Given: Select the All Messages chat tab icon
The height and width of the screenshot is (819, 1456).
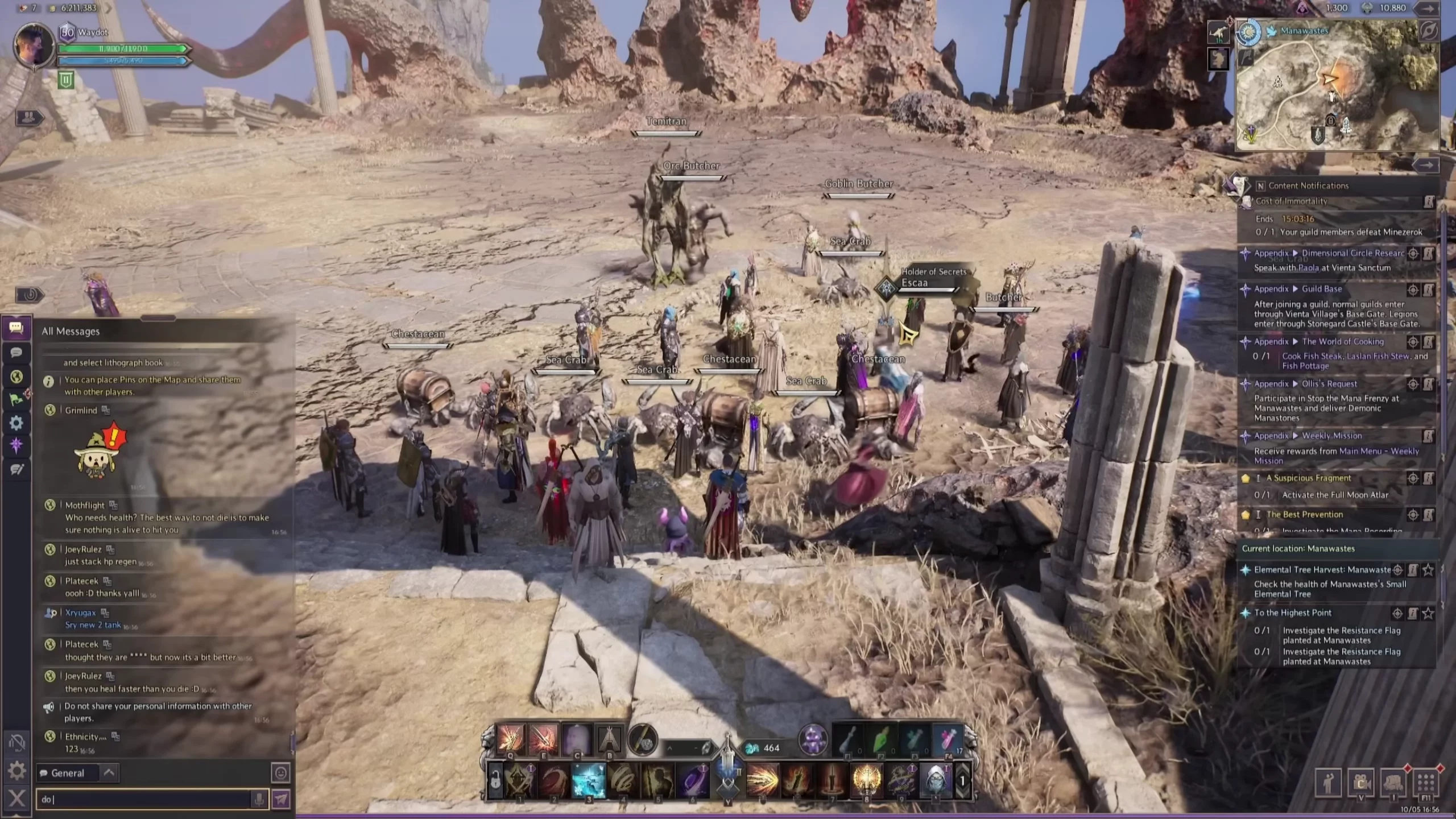Looking at the screenshot, I should [16, 328].
